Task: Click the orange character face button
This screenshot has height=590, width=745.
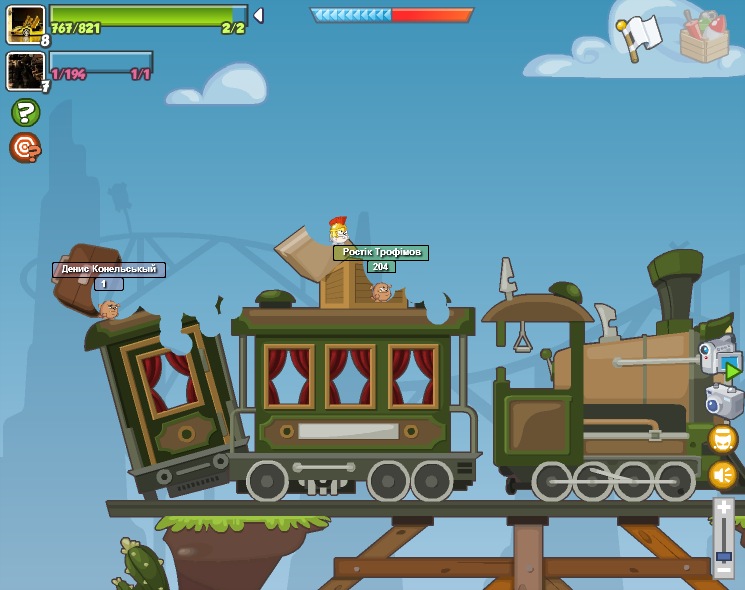Action: (722, 439)
